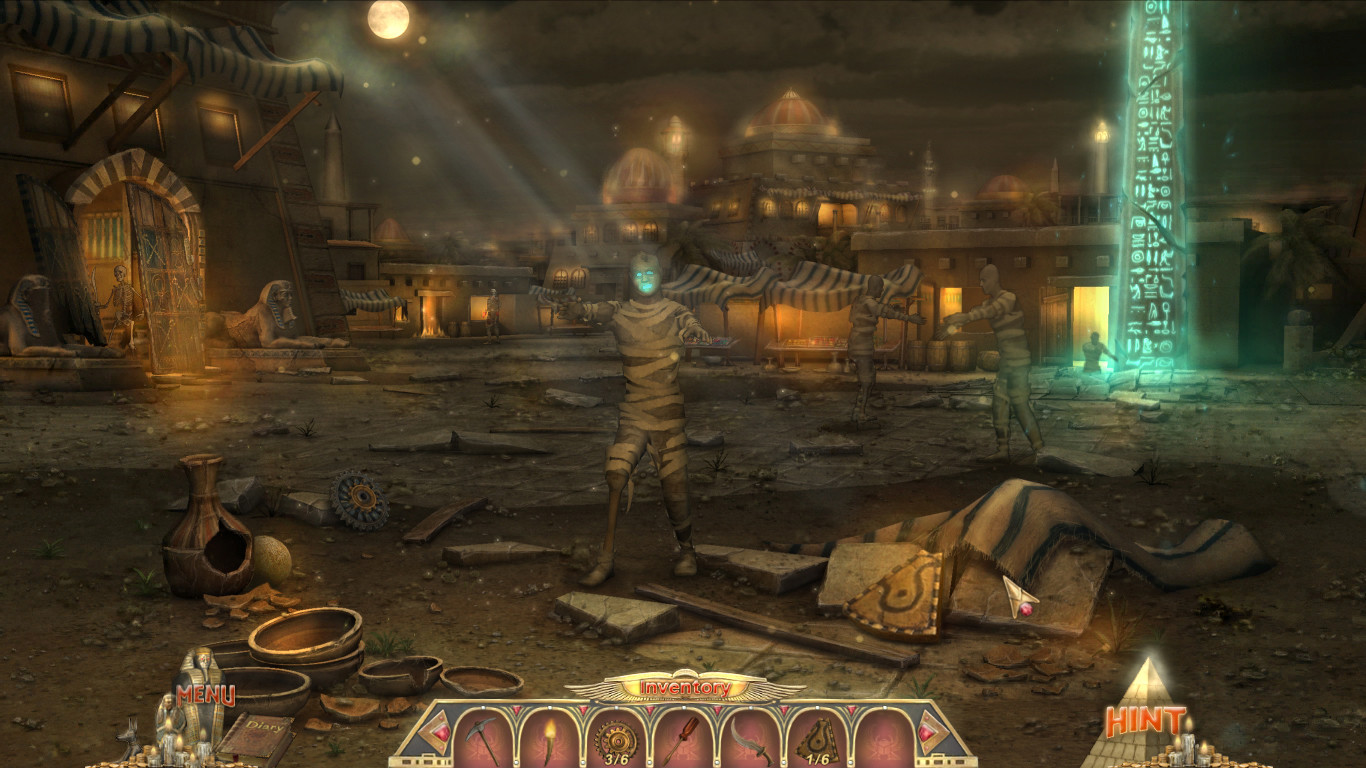Pick the torch inventory item
Image resolution: width=1366 pixels, height=768 pixels.
[550, 737]
